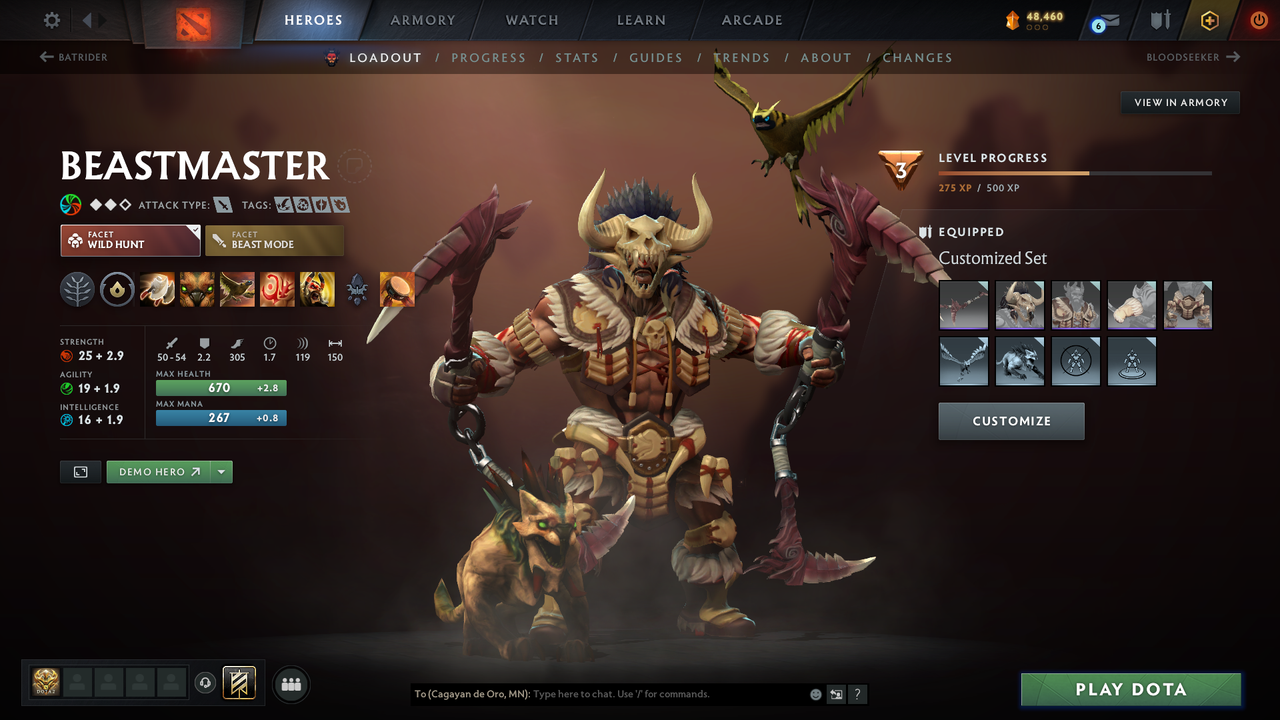
Task: View the Hawk ability icon
Action: click(x=237, y=289)
